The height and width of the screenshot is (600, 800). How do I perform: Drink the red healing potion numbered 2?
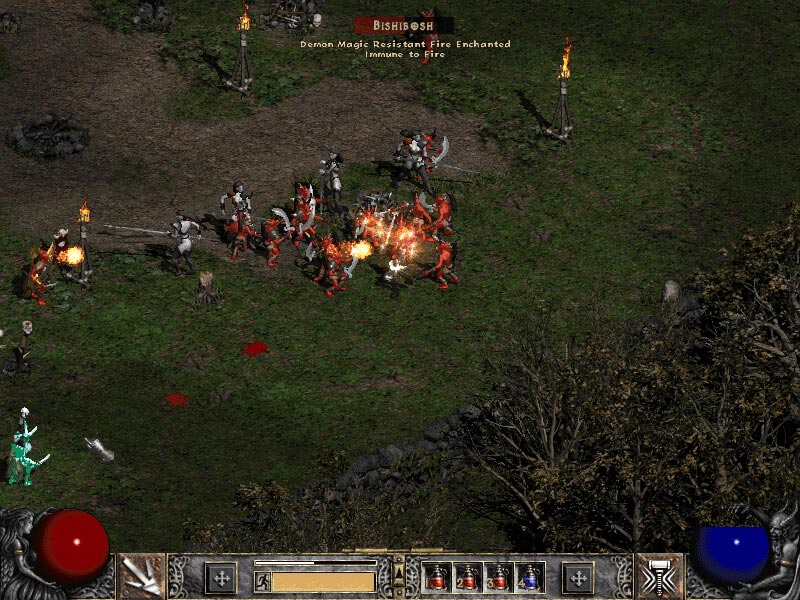pyautogui.click(x=467, y=577)
